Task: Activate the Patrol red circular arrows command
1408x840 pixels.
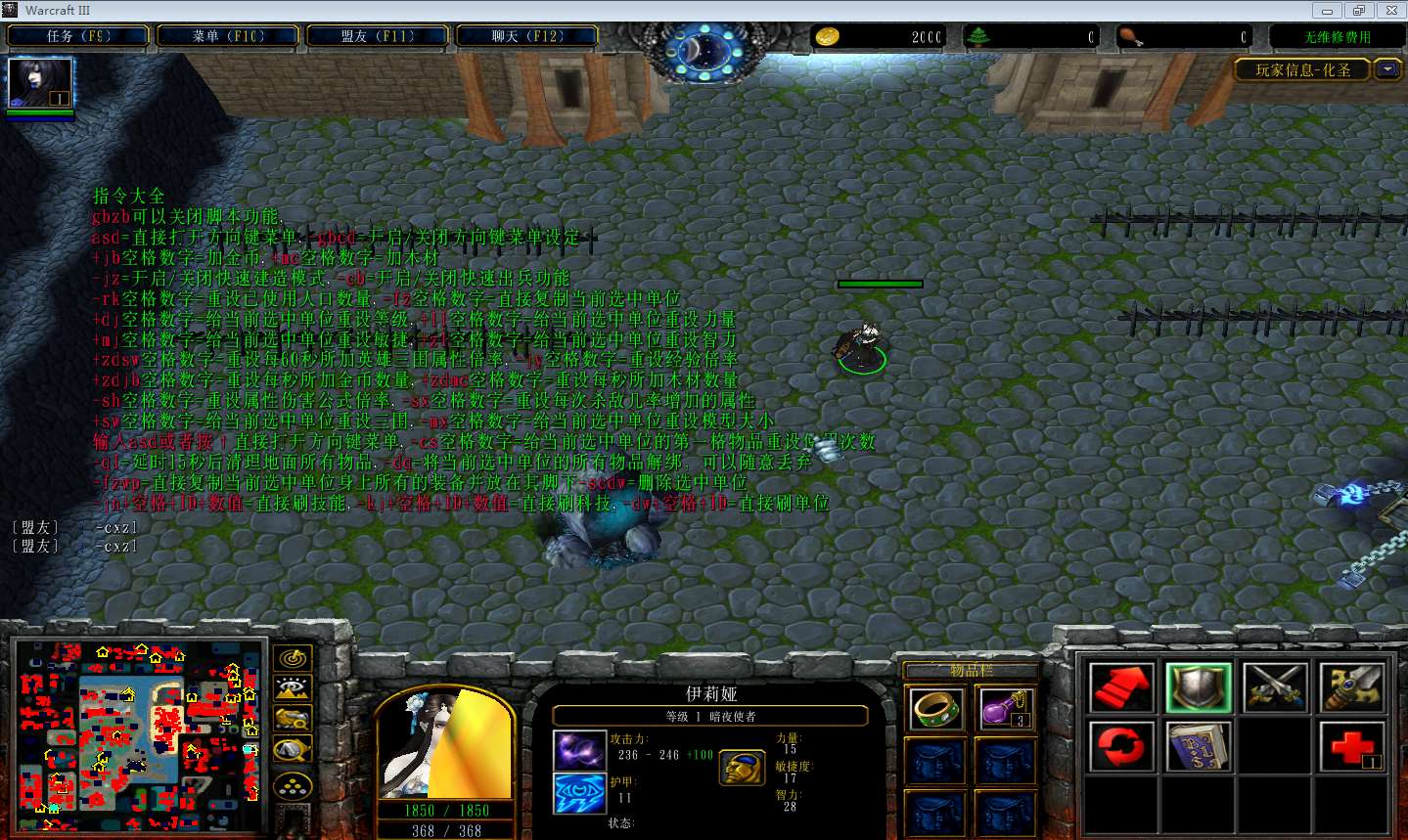Action: pyautogui.click(x=1121, y=745)
